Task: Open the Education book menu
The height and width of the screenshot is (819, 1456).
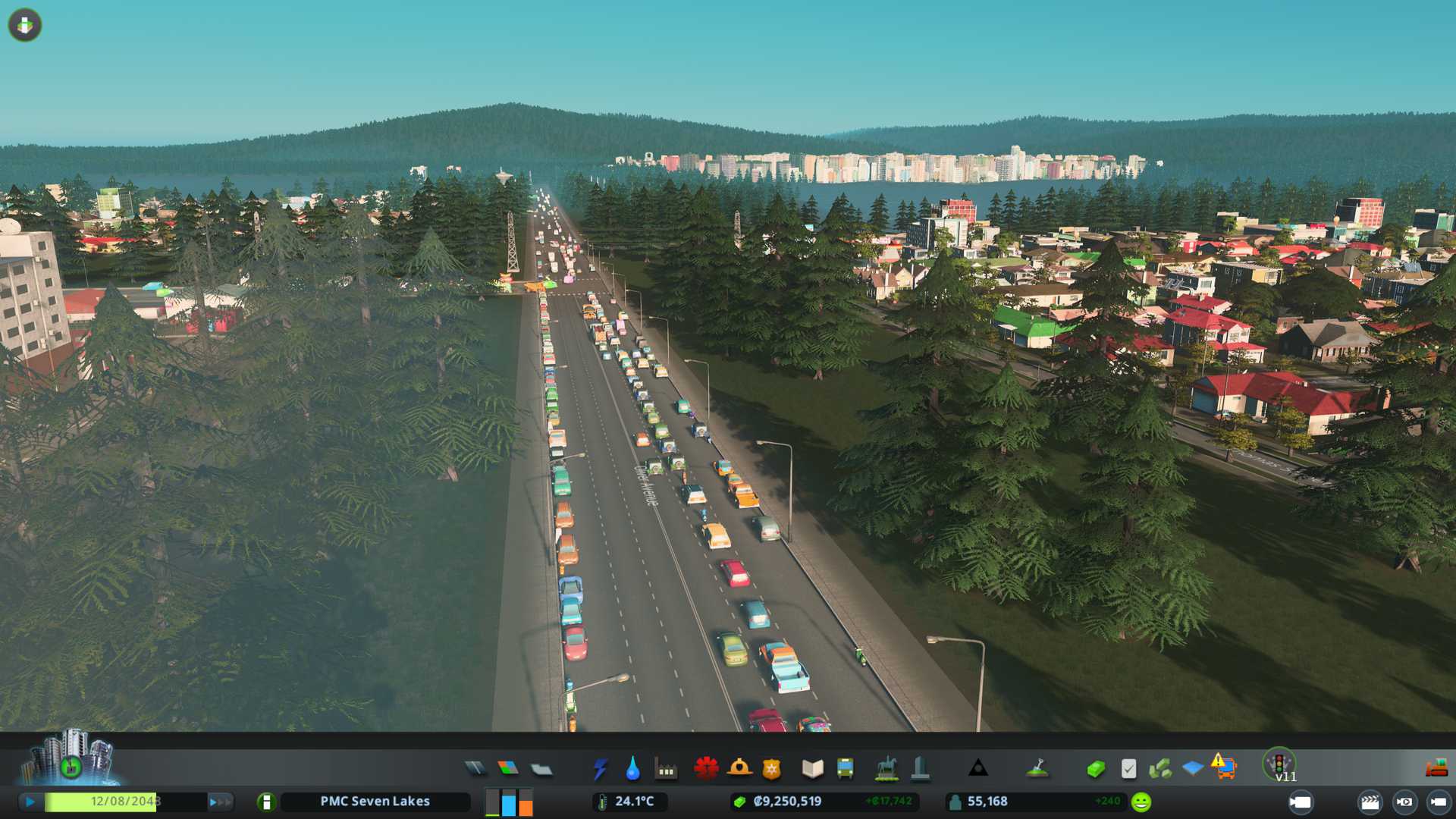Action: click(x=812, y=769)
